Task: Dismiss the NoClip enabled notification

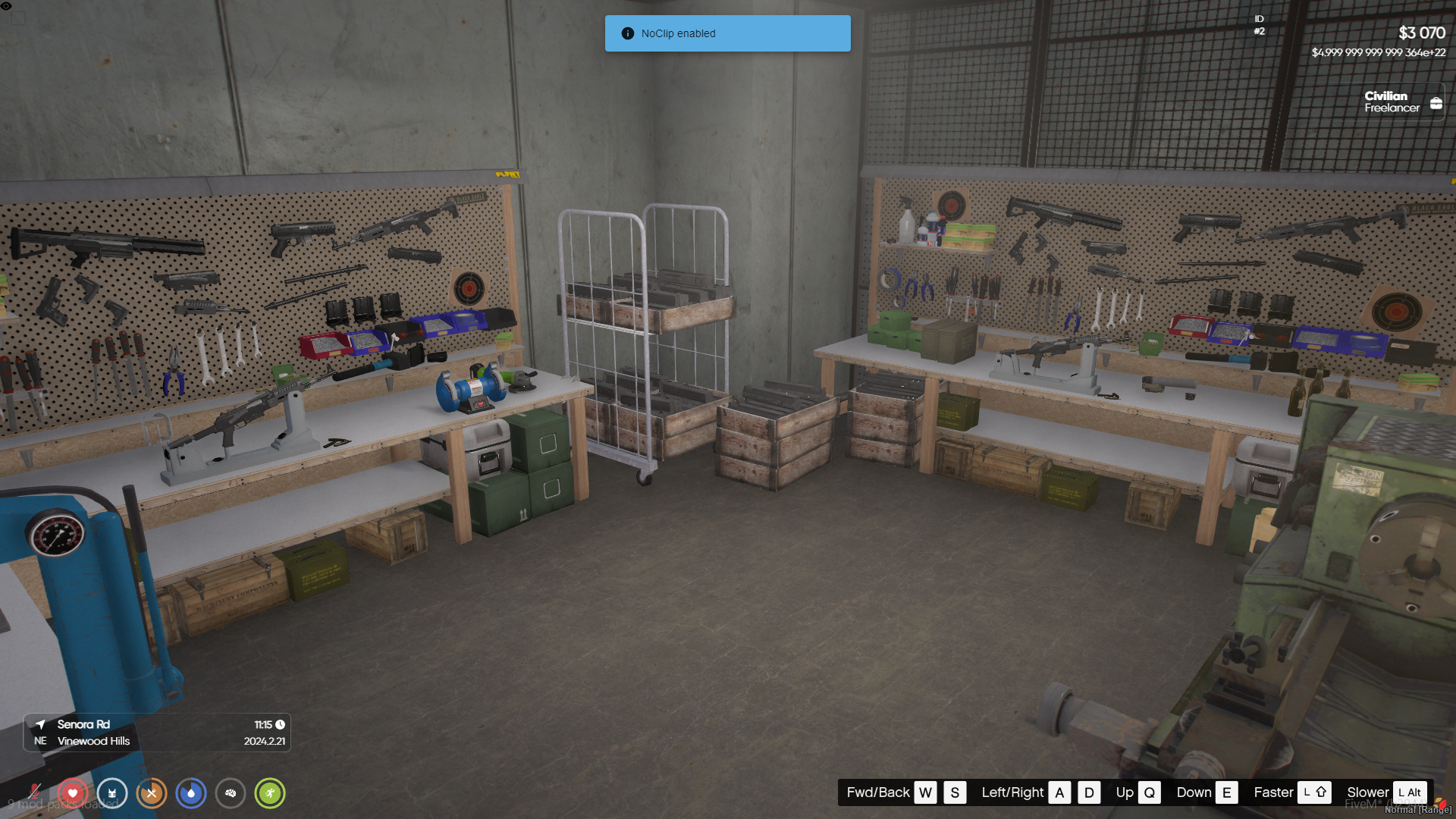Action: point(727,33)
